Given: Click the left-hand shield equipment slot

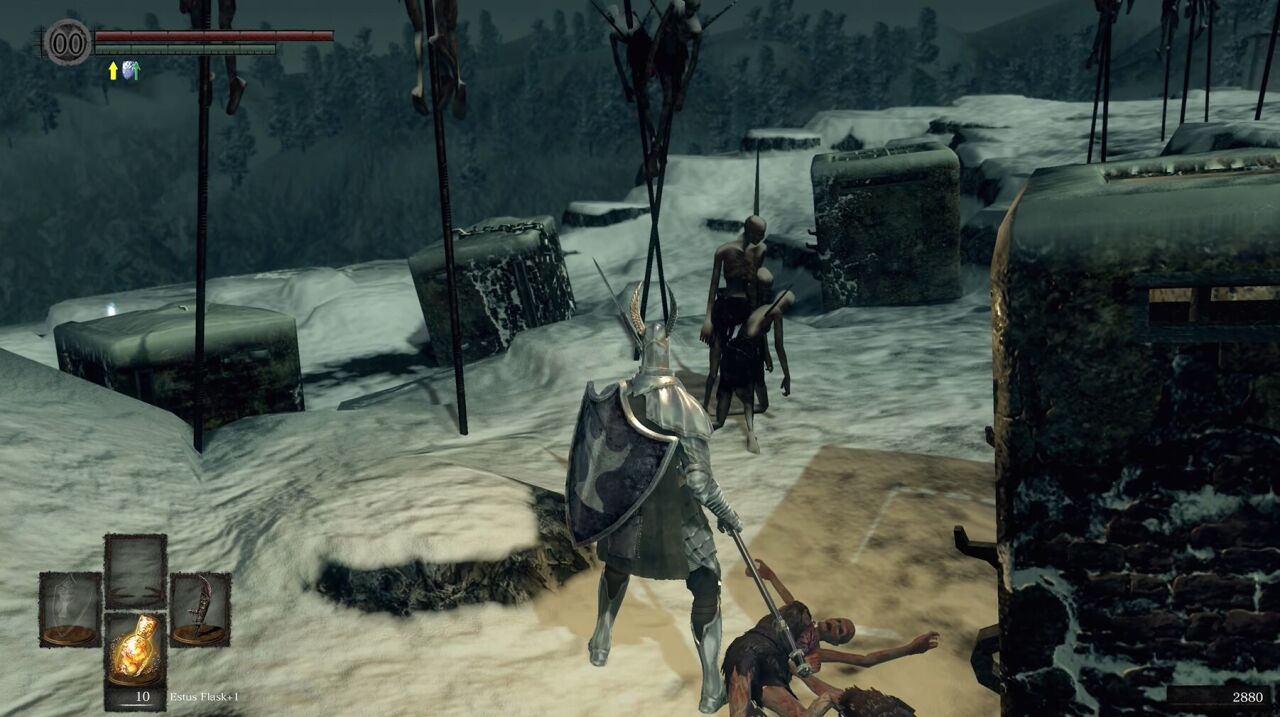Looking at the screenshot, I should pyautogui.click(x=70, y=609).
